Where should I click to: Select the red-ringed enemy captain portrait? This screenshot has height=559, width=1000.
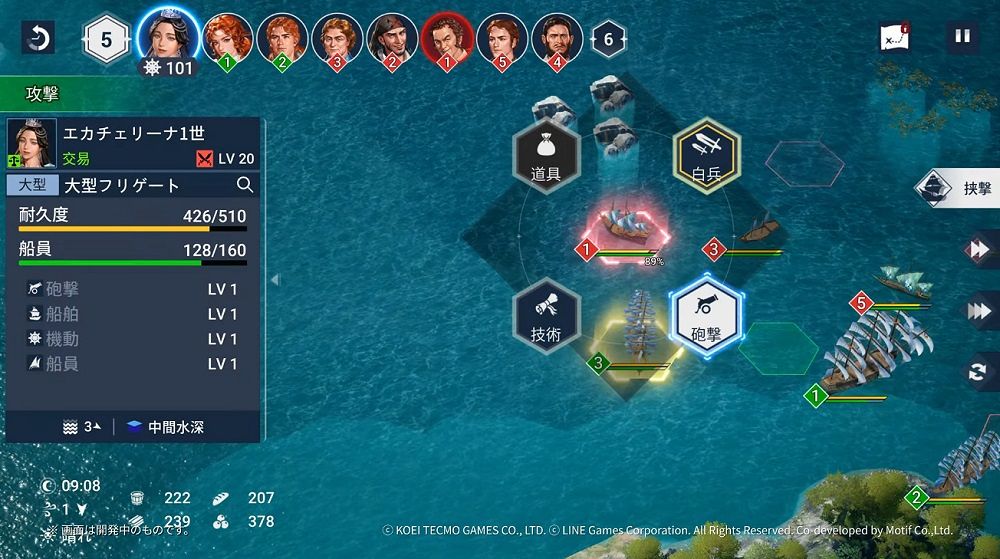pos(446,38)
